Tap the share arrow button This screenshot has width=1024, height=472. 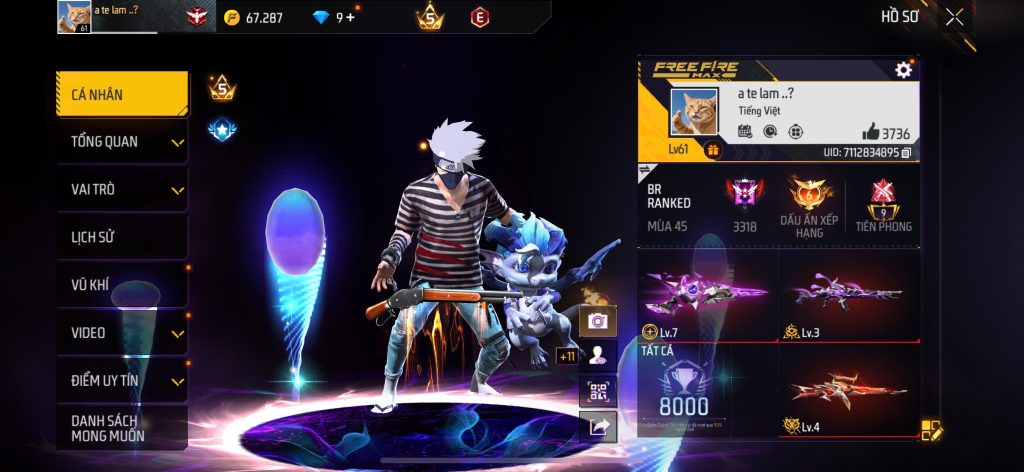click(598, 426)
